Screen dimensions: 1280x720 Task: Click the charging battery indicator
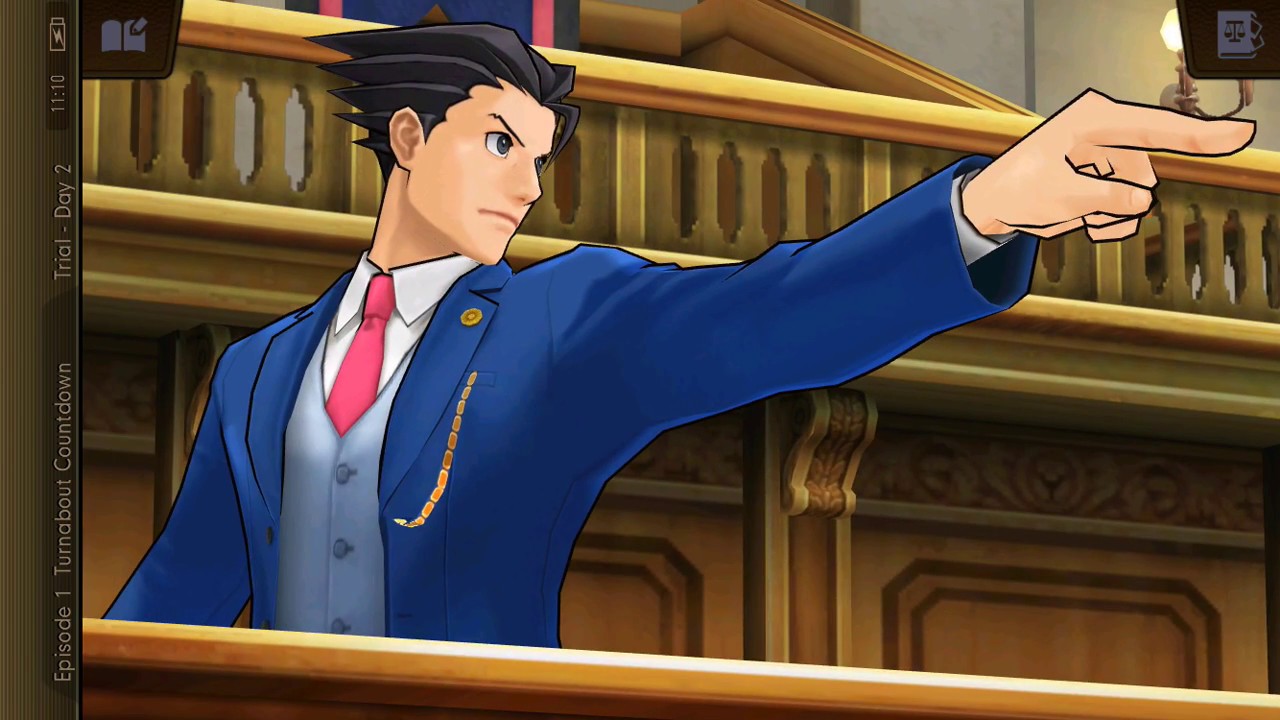pyautogui.click(x=57, y=33)
